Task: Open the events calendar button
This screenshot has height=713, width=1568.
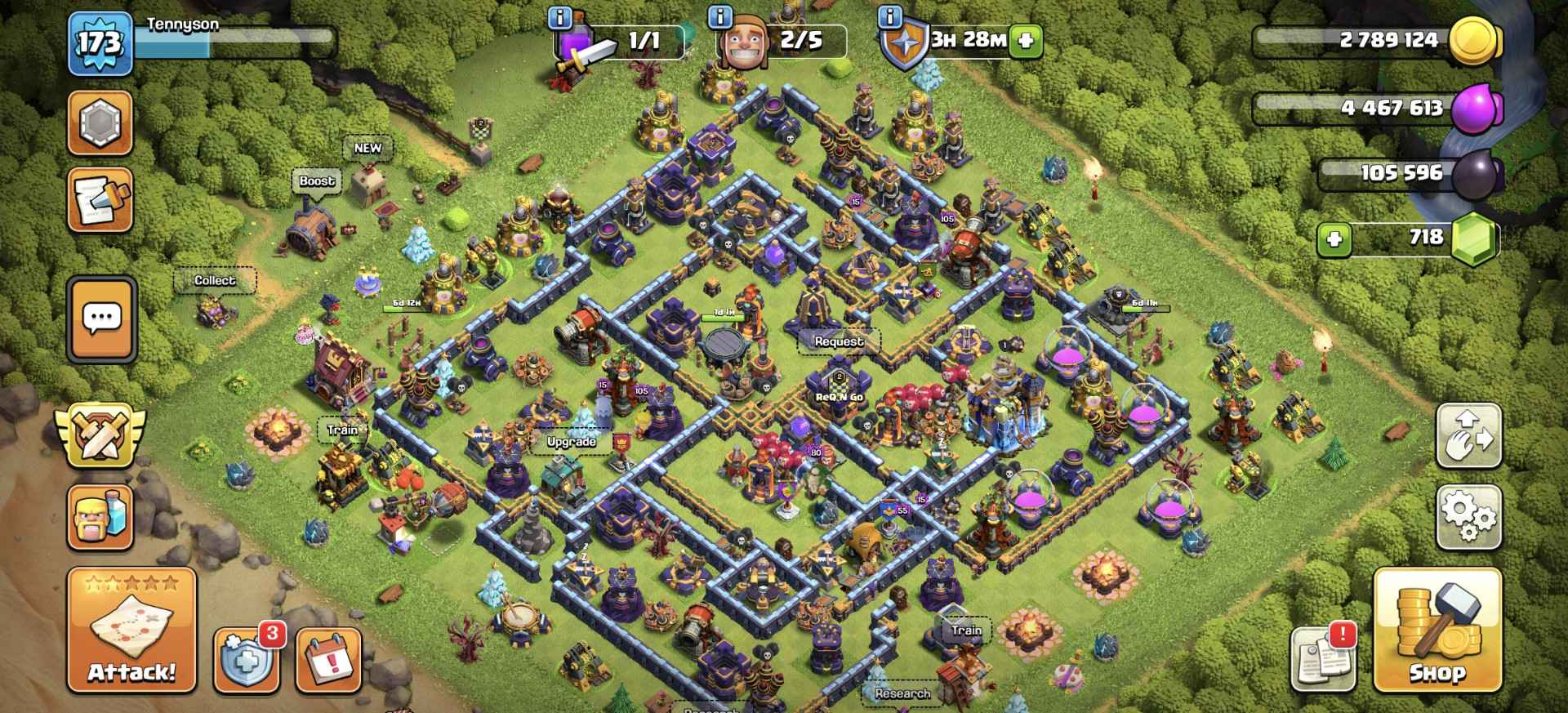Action: coord(328,659)
